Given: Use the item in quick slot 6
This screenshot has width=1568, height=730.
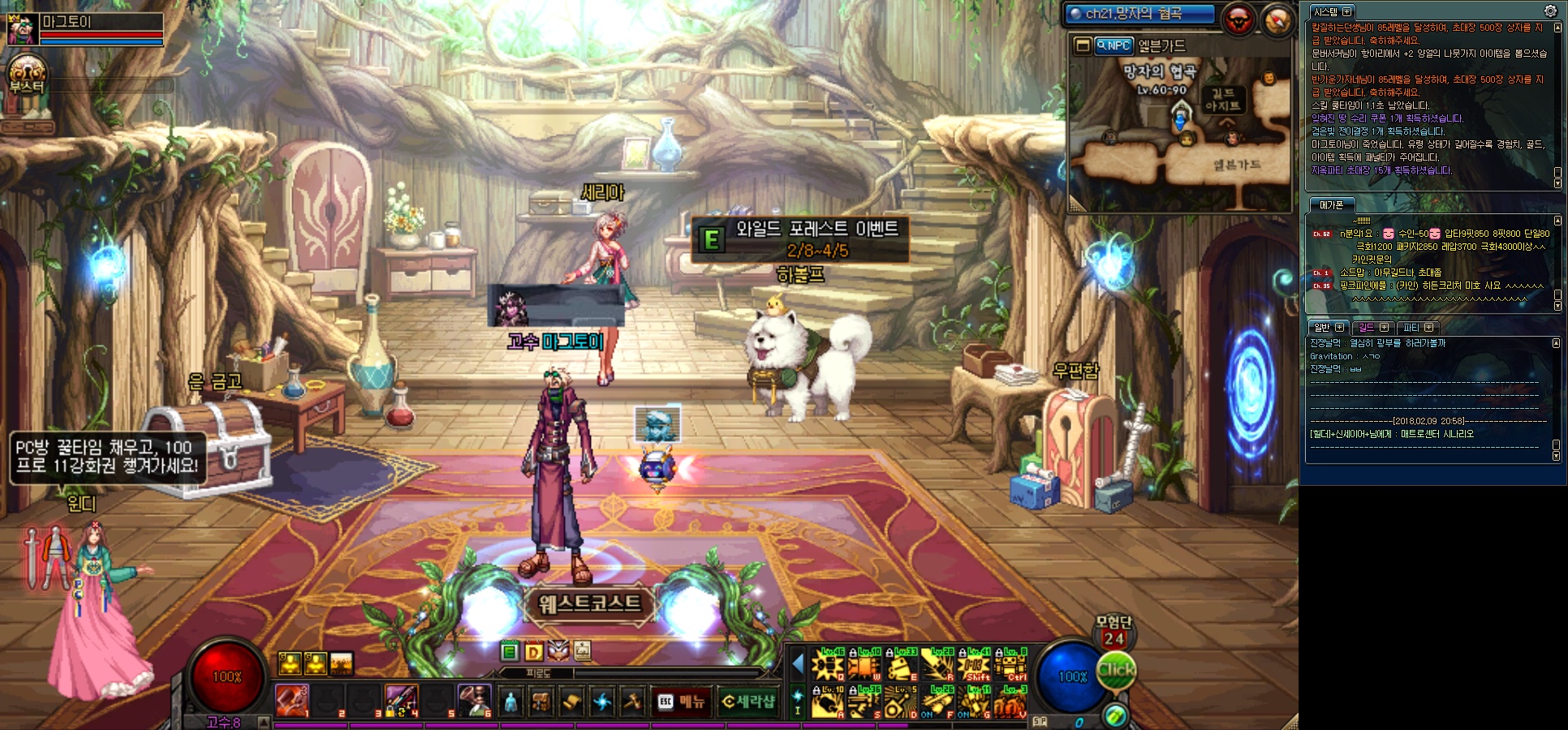Looking at the screenshot, I should [475, 701].
